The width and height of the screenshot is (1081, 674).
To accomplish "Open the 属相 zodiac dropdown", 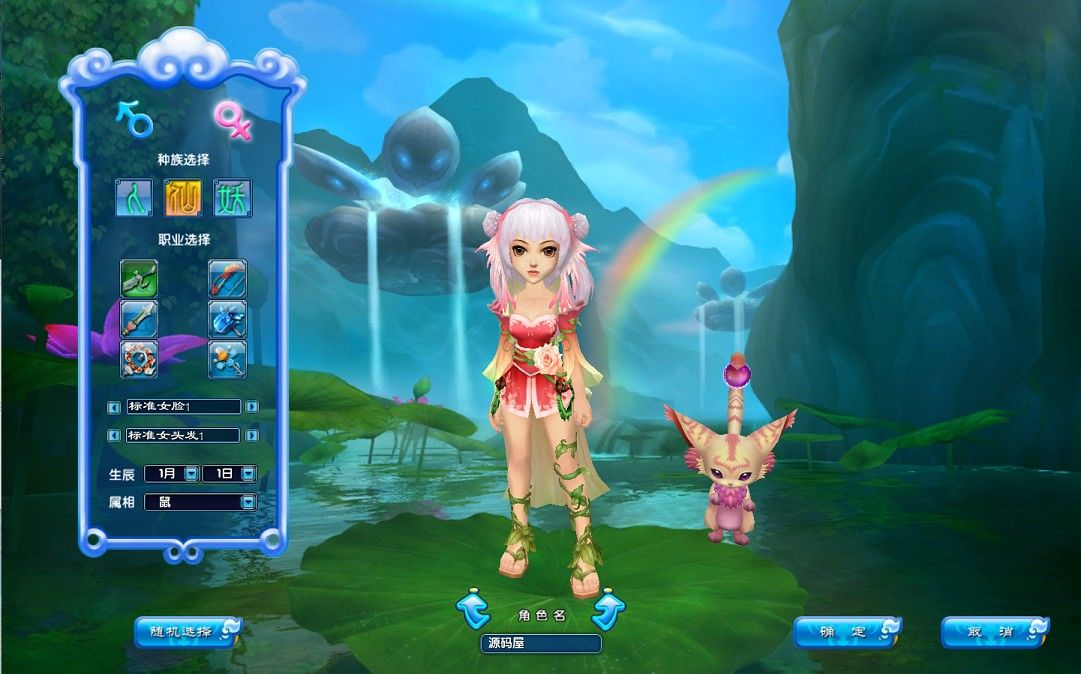I will pos(247,502).
